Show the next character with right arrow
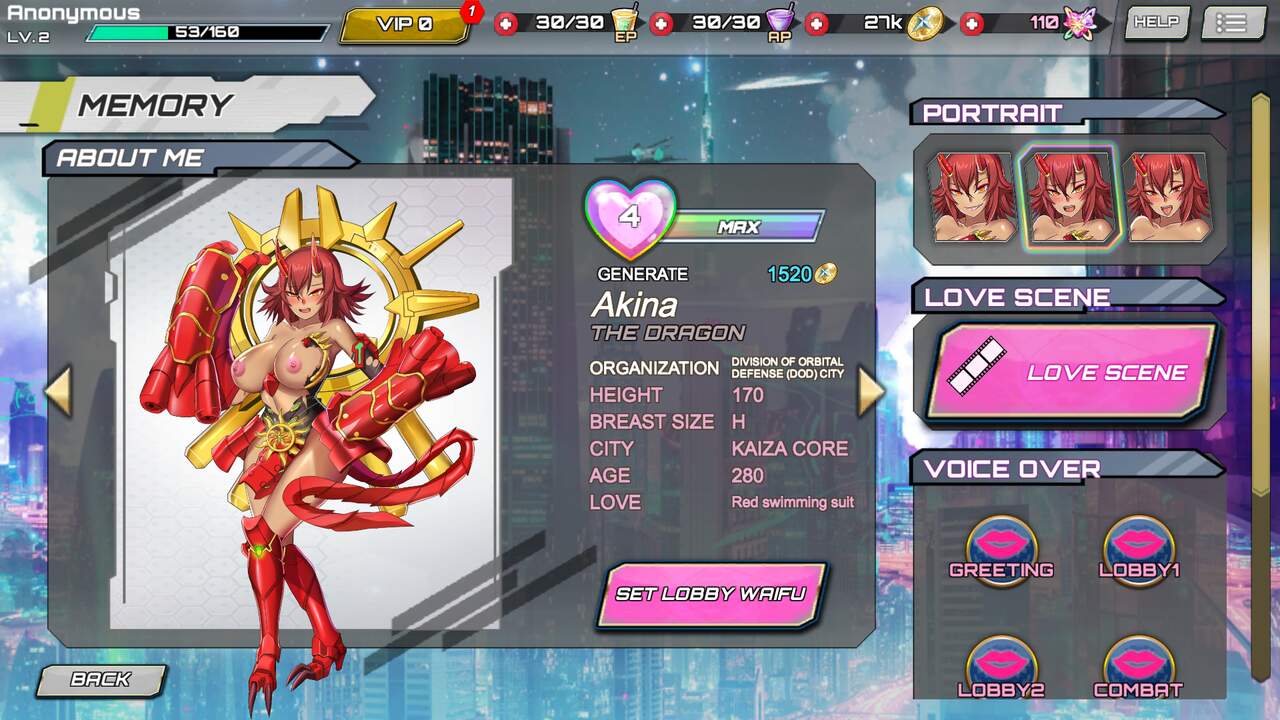The height and width of the screenshot is (720, 1280). 871,392
